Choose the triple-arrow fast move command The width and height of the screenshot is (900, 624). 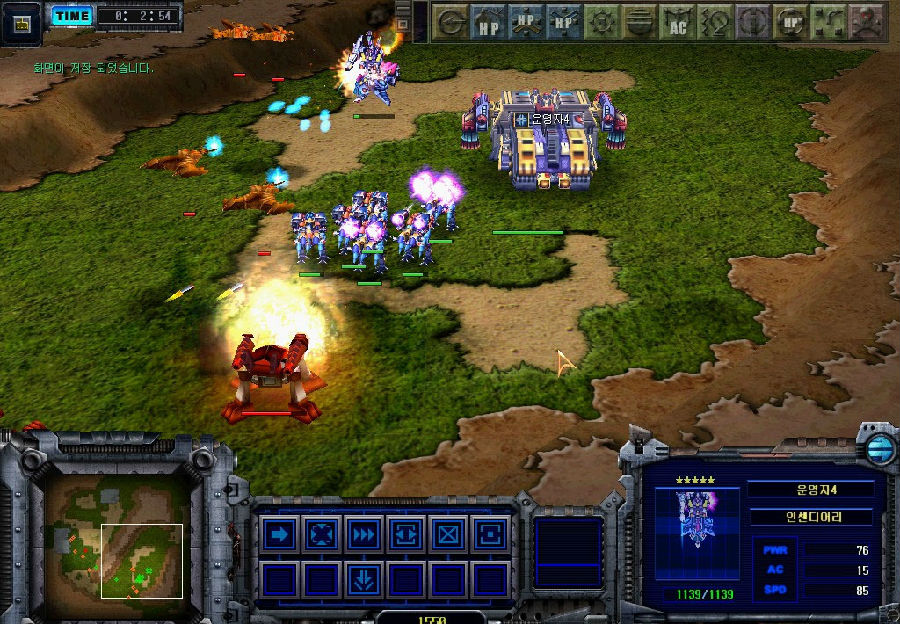tap(364, 535)
